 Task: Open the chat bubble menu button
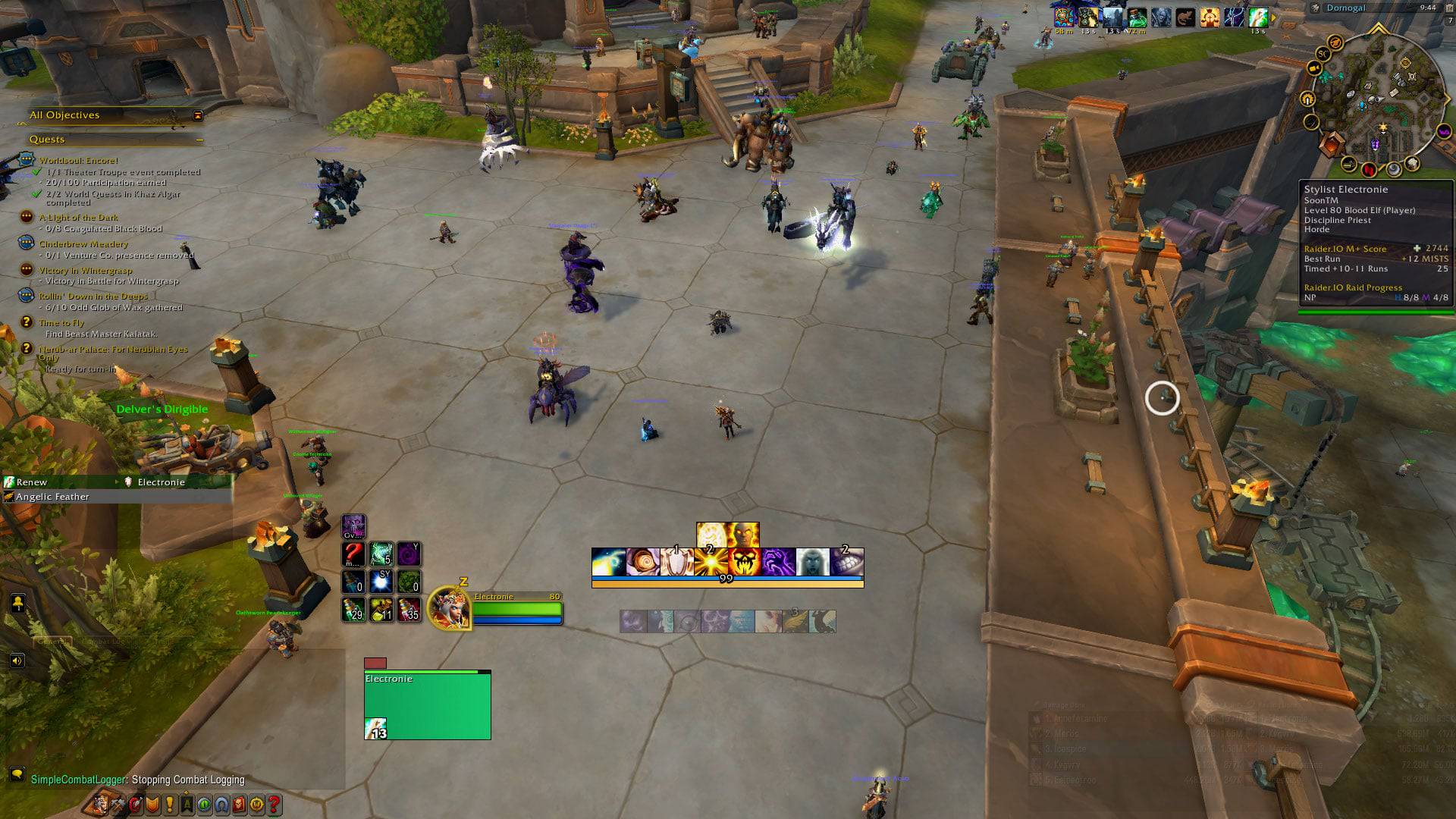pyautogui.click(x=17, y=773)
